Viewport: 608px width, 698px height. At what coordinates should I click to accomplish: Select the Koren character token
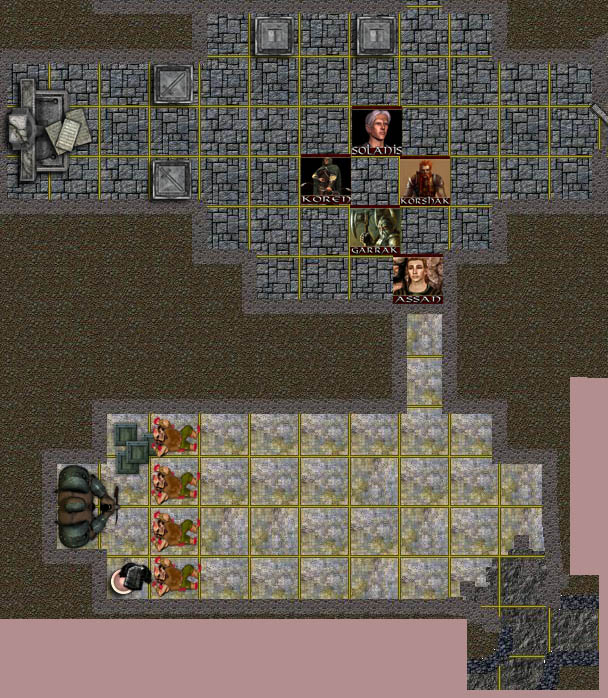(326, 180)
